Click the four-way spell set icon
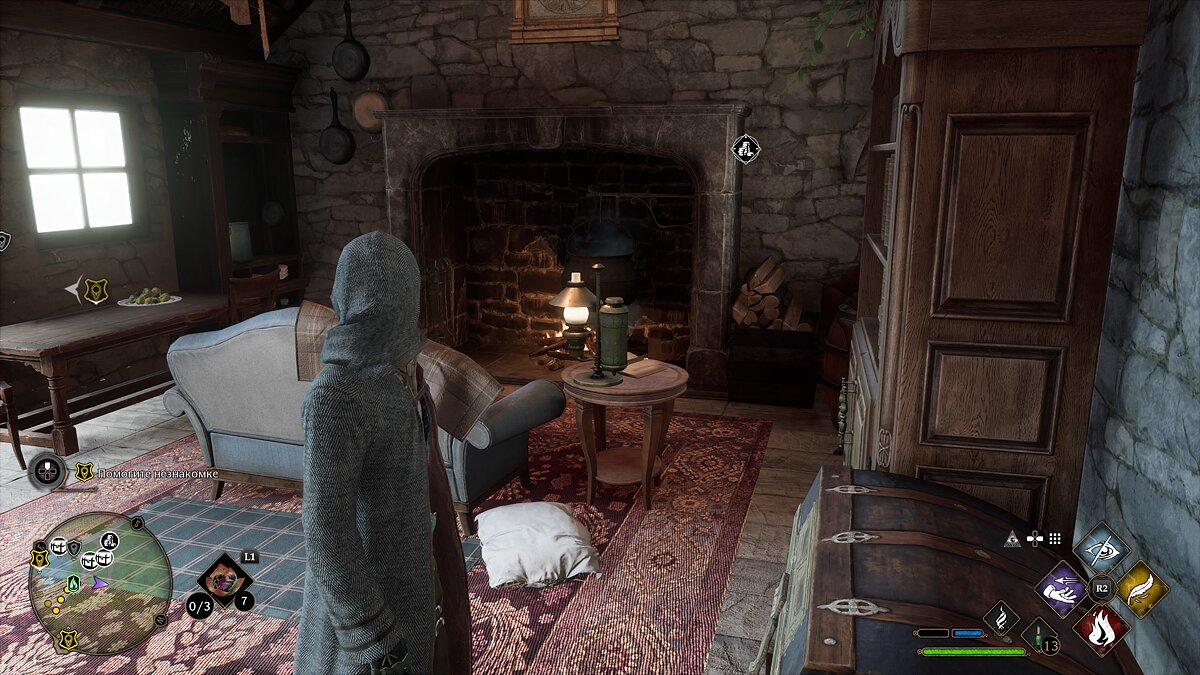 [1034, 538]
